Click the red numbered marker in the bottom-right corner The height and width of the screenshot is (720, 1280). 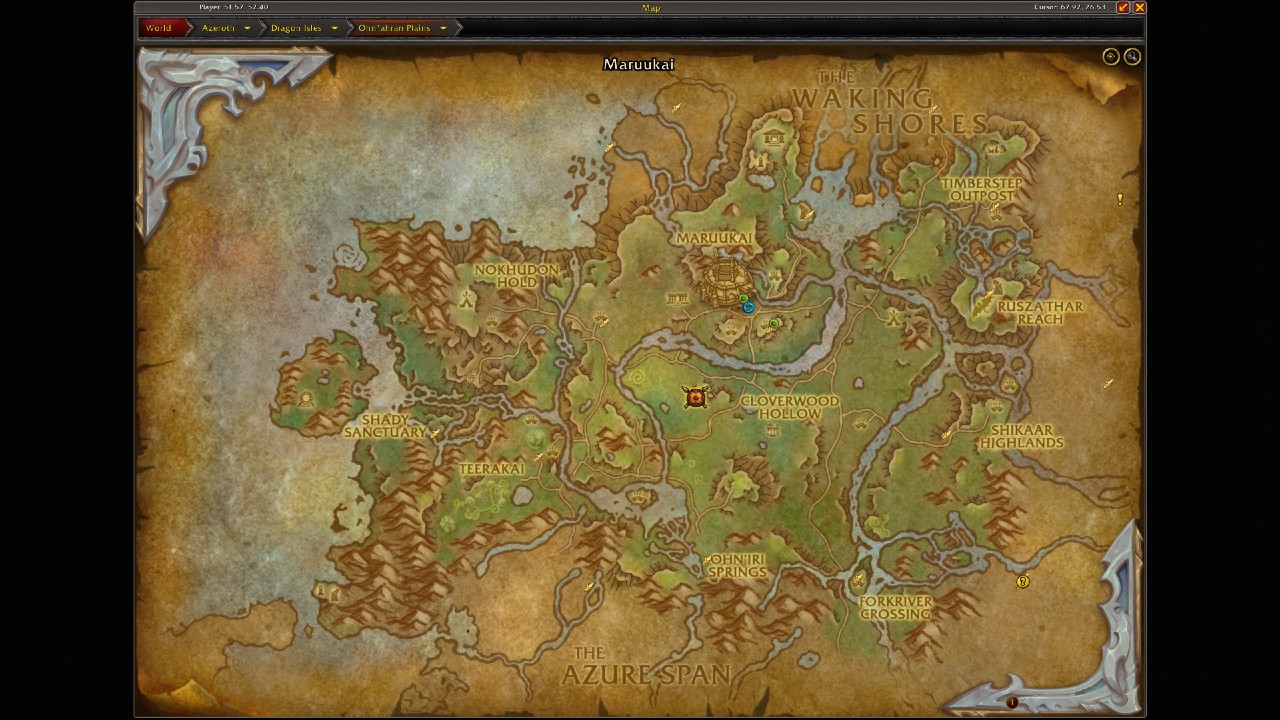coord(1013,703)
